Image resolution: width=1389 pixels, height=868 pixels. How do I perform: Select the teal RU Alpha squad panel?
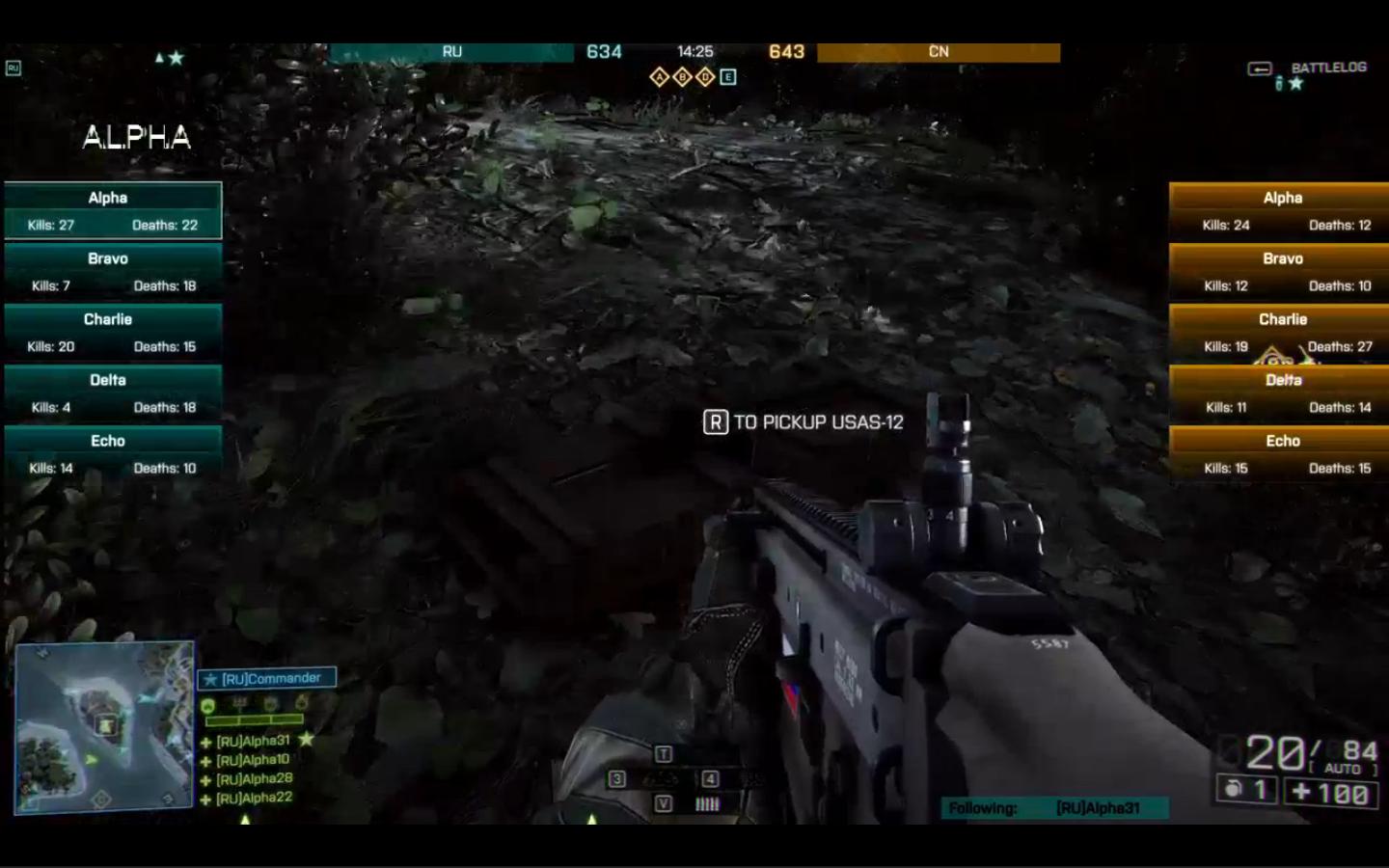113,210
